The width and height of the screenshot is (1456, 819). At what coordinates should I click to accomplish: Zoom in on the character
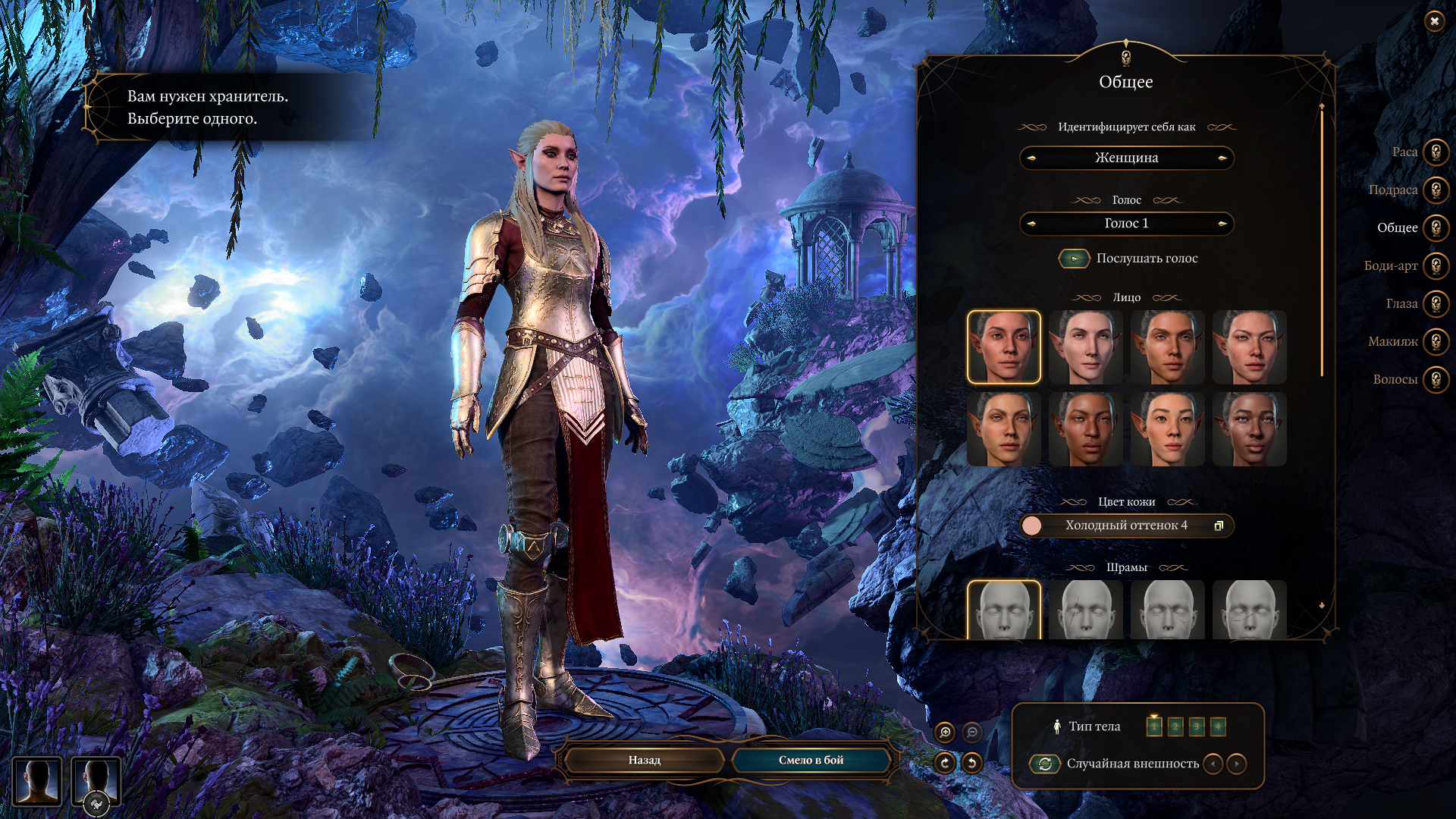coord(945,732)
